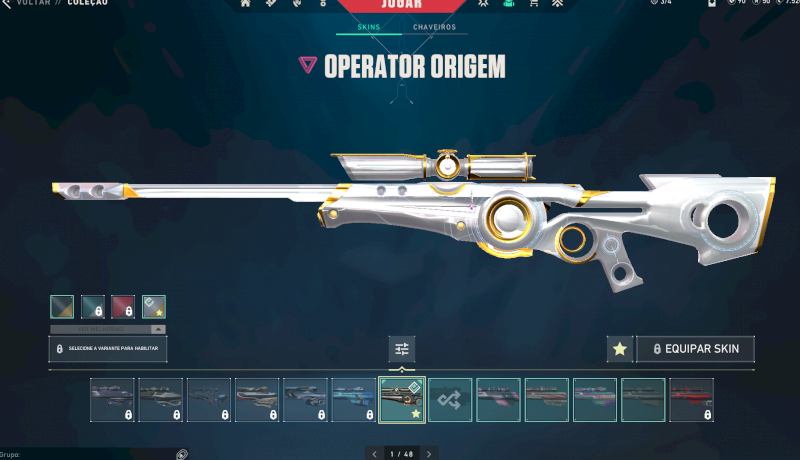This screenshot has width=800, height=460.
Task: Select the random shuffle skin tile
Action: click(450, 399)
